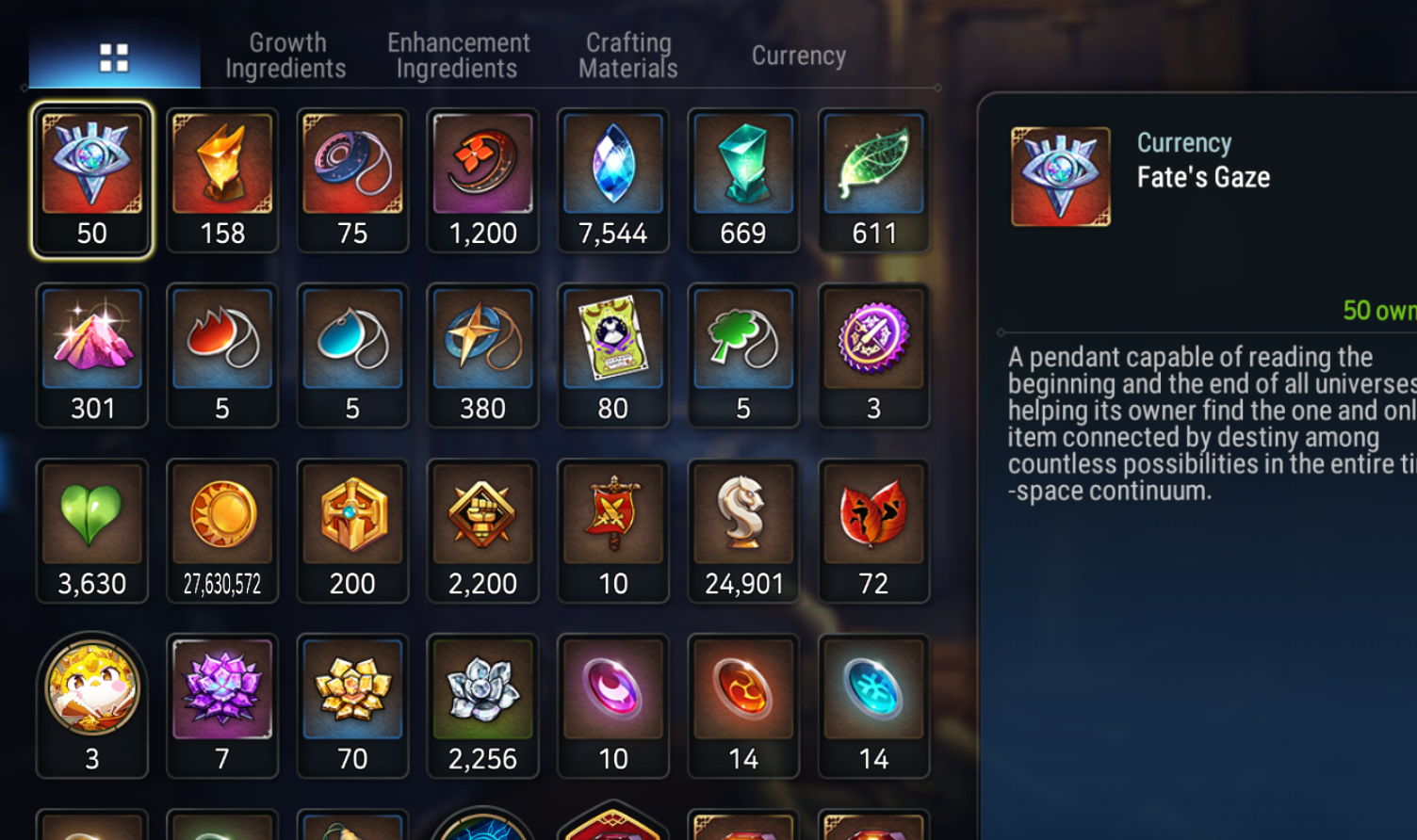Select the purple bottle cap item
The width and height of the screenshot is (1417, 840).
(873, 354)
